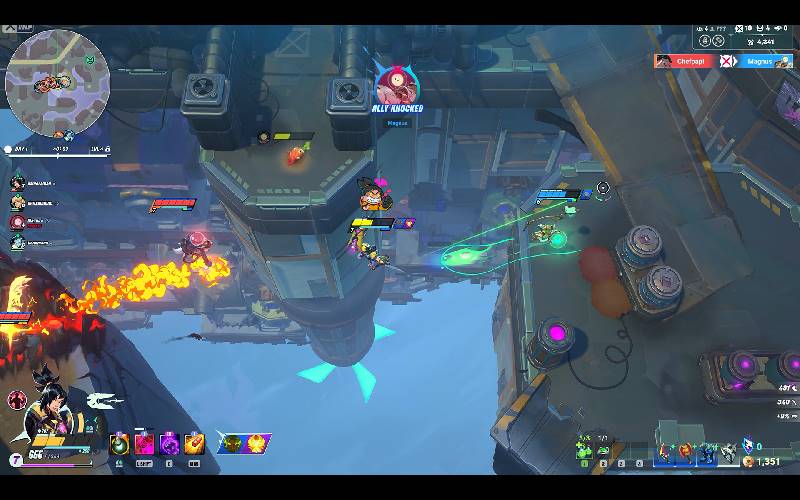Viewport: 800px width, 500px height.
Task: Click the gold coin currency icon
Action: point(747,461)
